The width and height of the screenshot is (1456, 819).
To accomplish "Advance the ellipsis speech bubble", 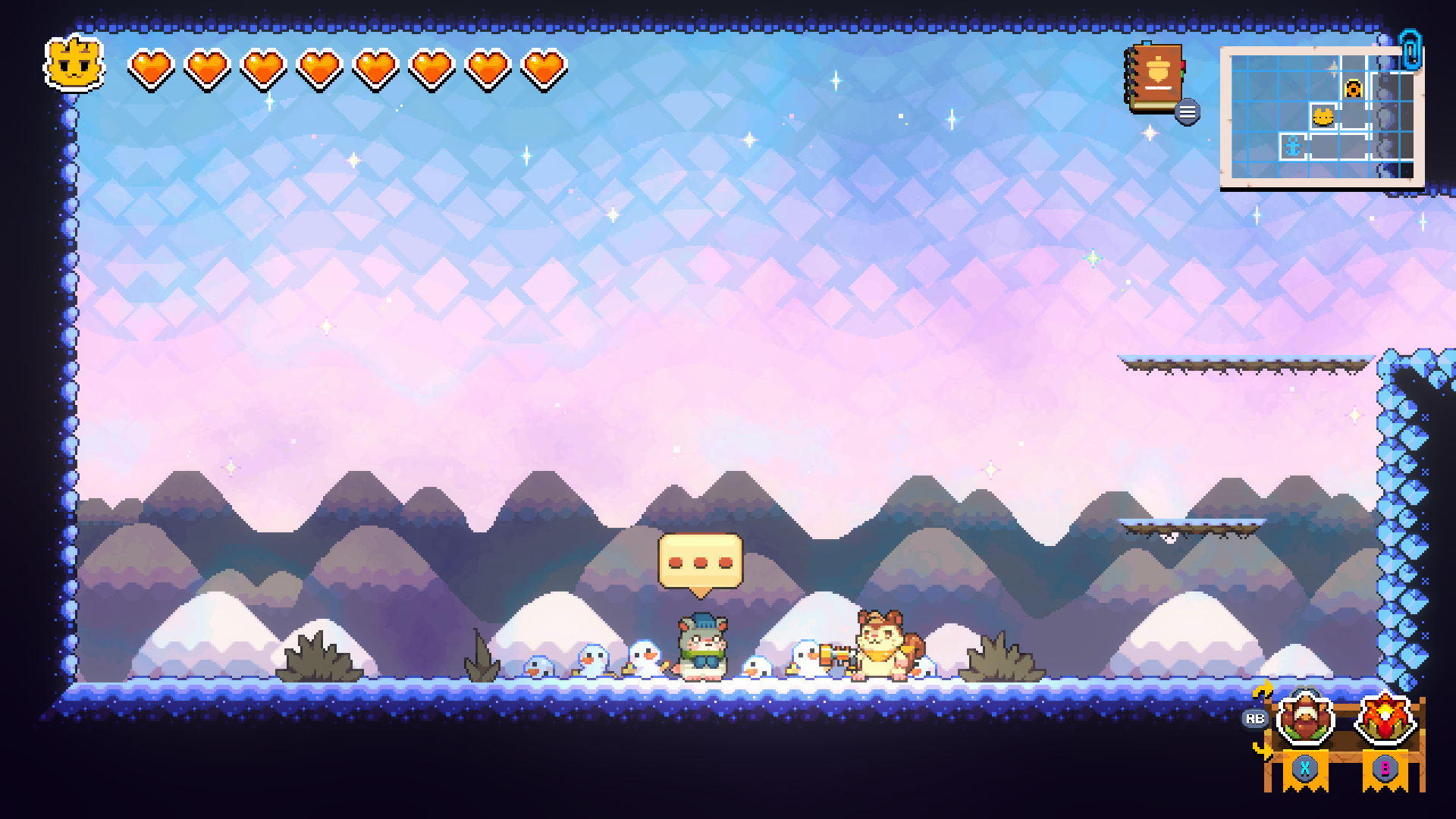I will 700,563.
